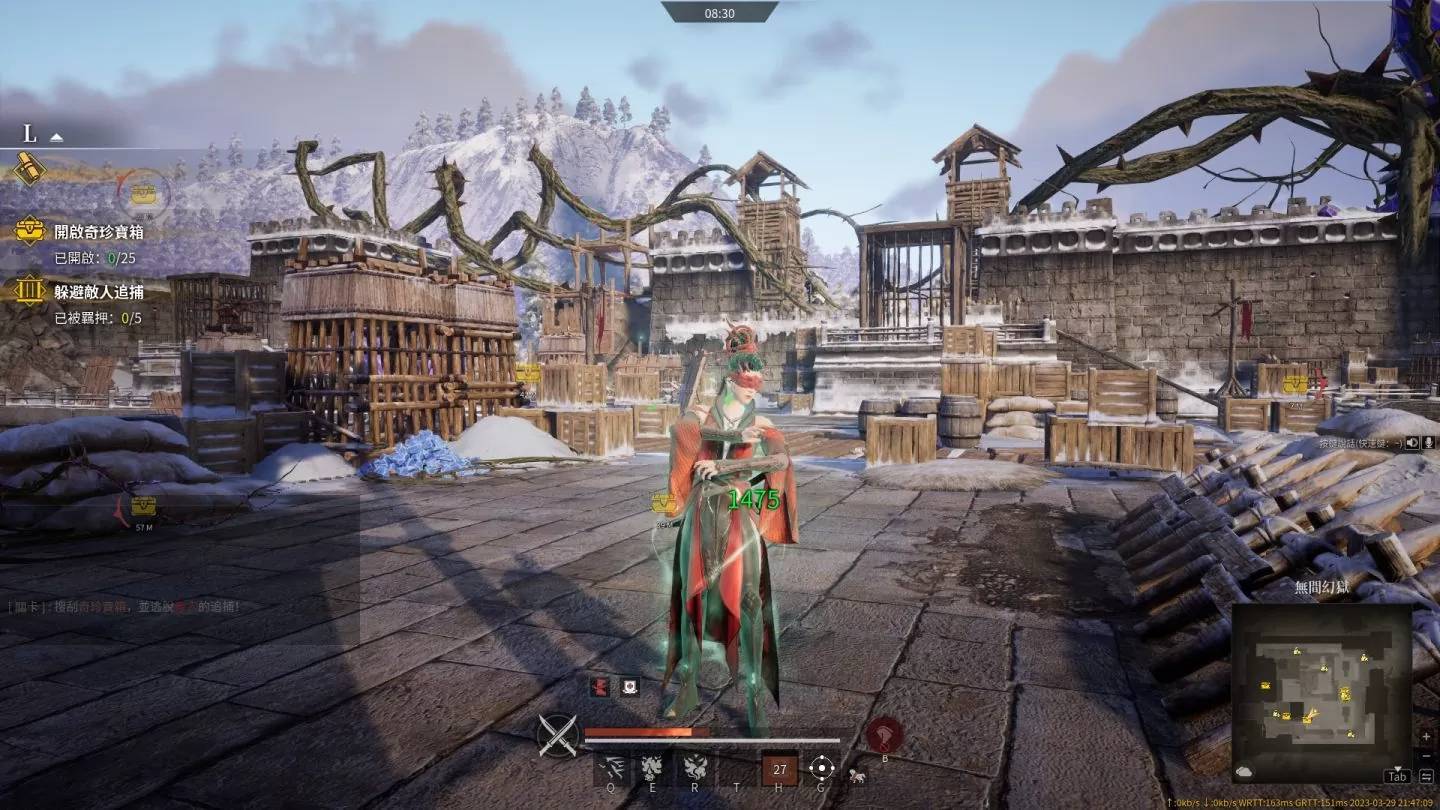
Task: Zoom in the minimap with plus
Action: pos(1426,736)
